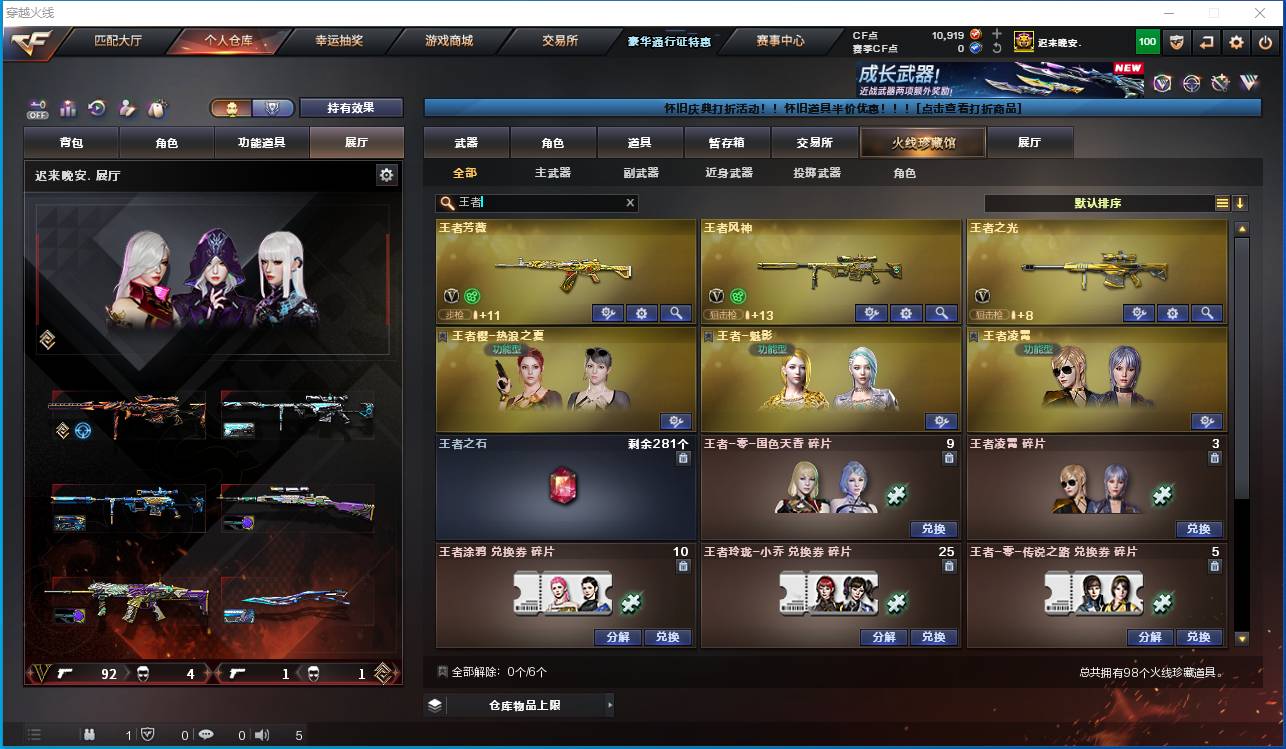Toggle the OFF switch in the inventory toolbar
Image resolution: width=1286 pixels, height=749 pixels.
[37, 107]
